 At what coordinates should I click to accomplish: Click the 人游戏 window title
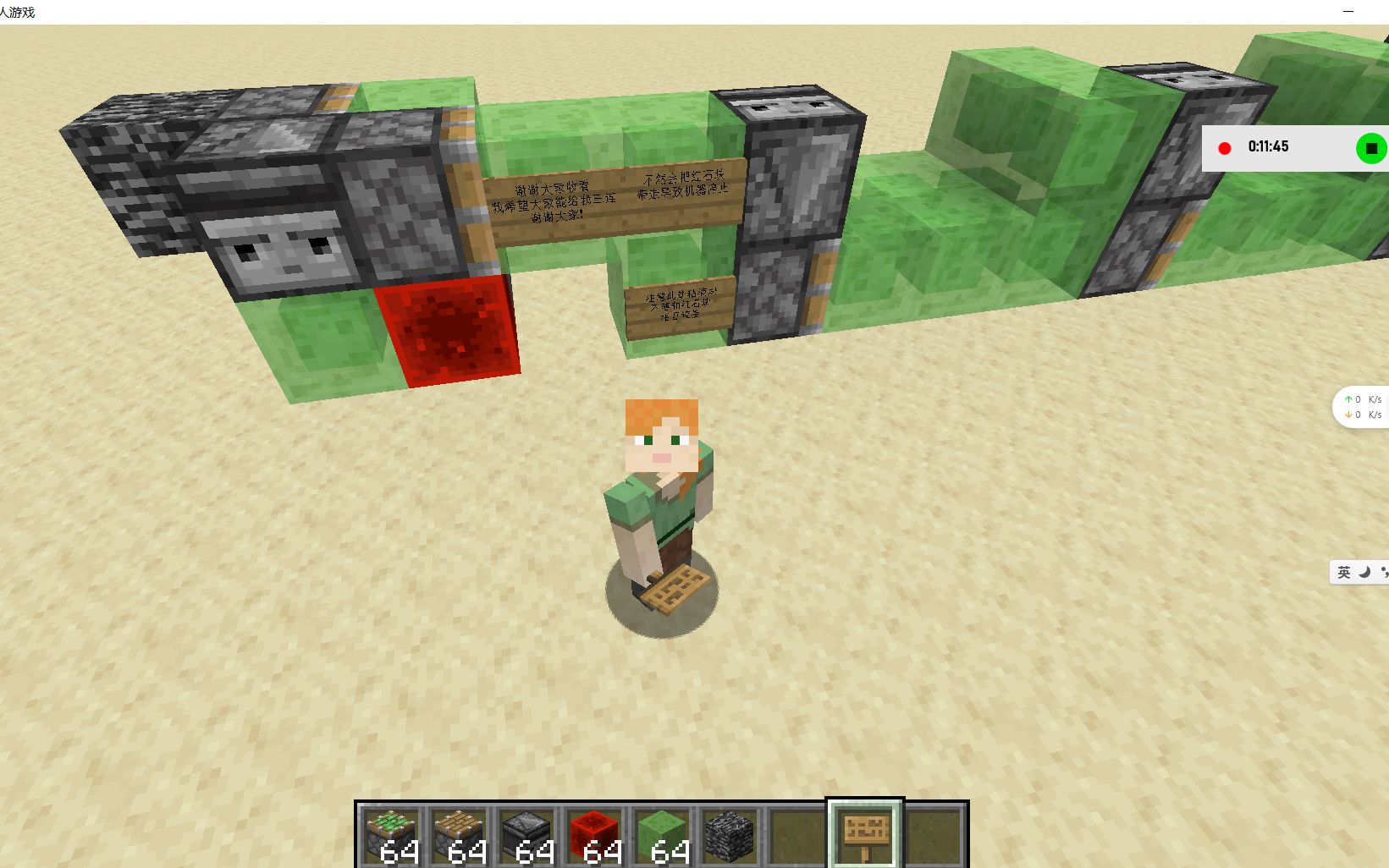click(x=19, y=12)
